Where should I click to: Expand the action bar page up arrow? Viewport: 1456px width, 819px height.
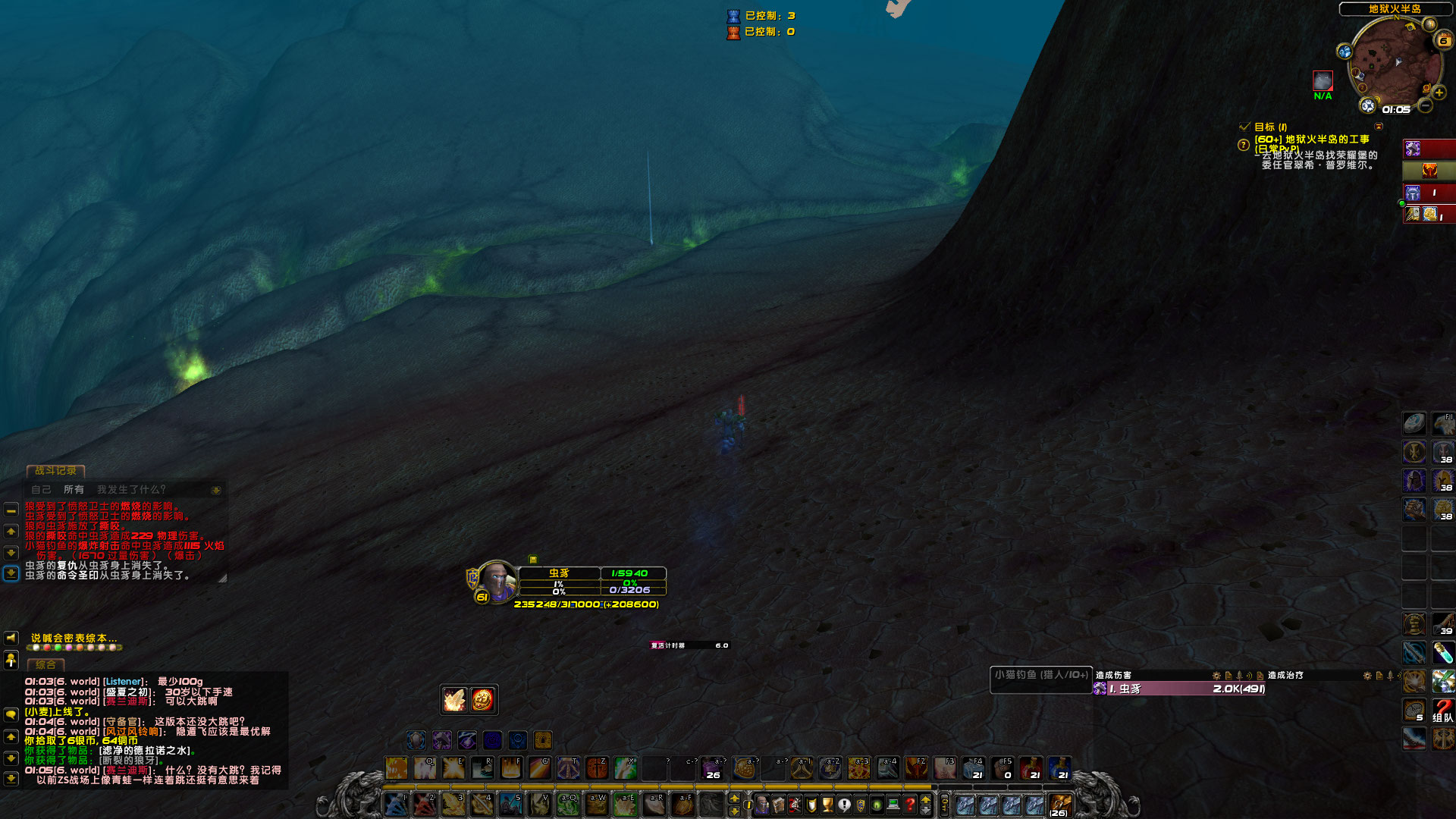point(734,798)
